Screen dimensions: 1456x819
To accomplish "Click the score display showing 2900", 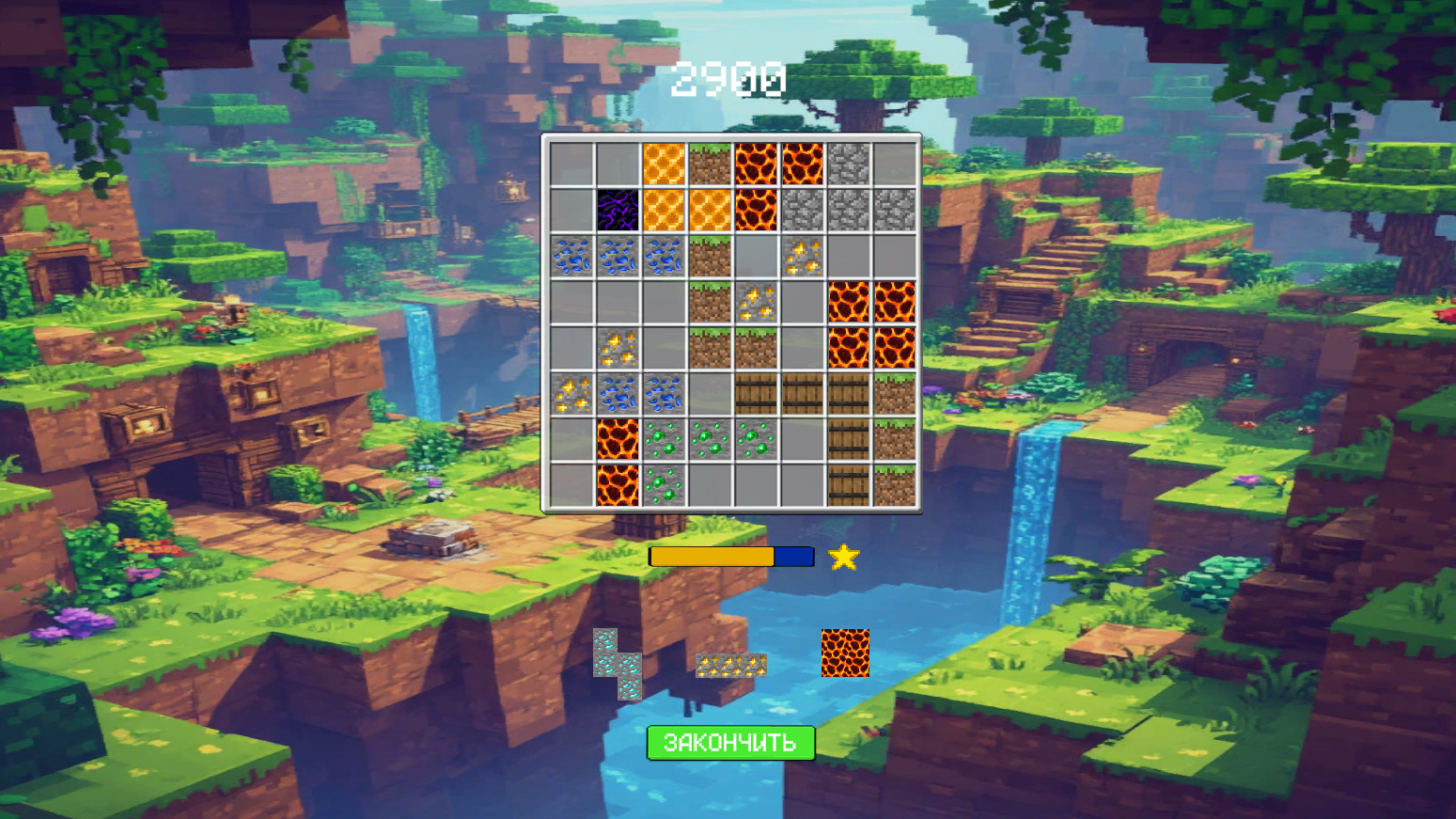I will click(x=728, y=80).
